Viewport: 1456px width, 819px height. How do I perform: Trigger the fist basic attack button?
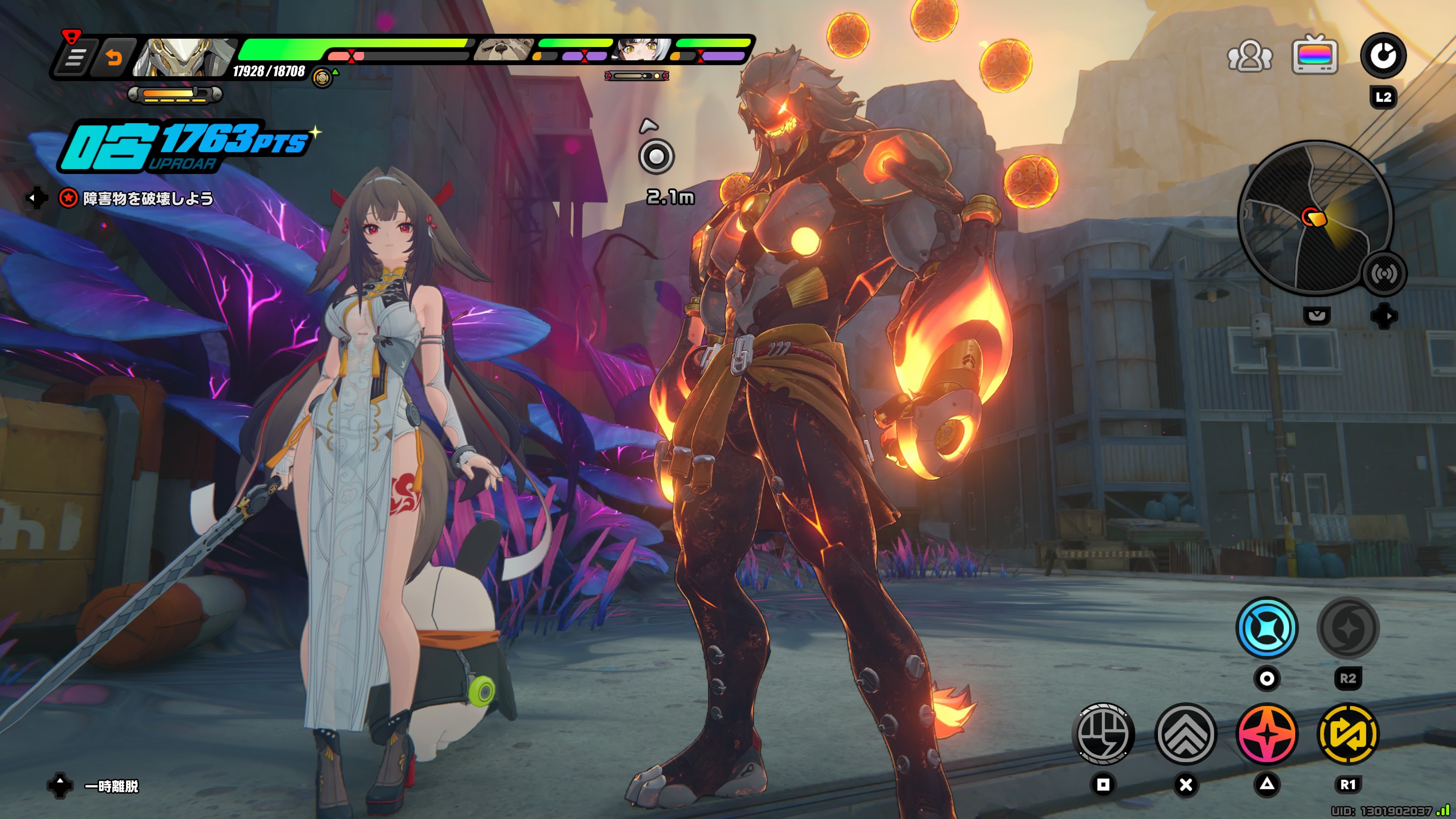[x=1103, y=734]
